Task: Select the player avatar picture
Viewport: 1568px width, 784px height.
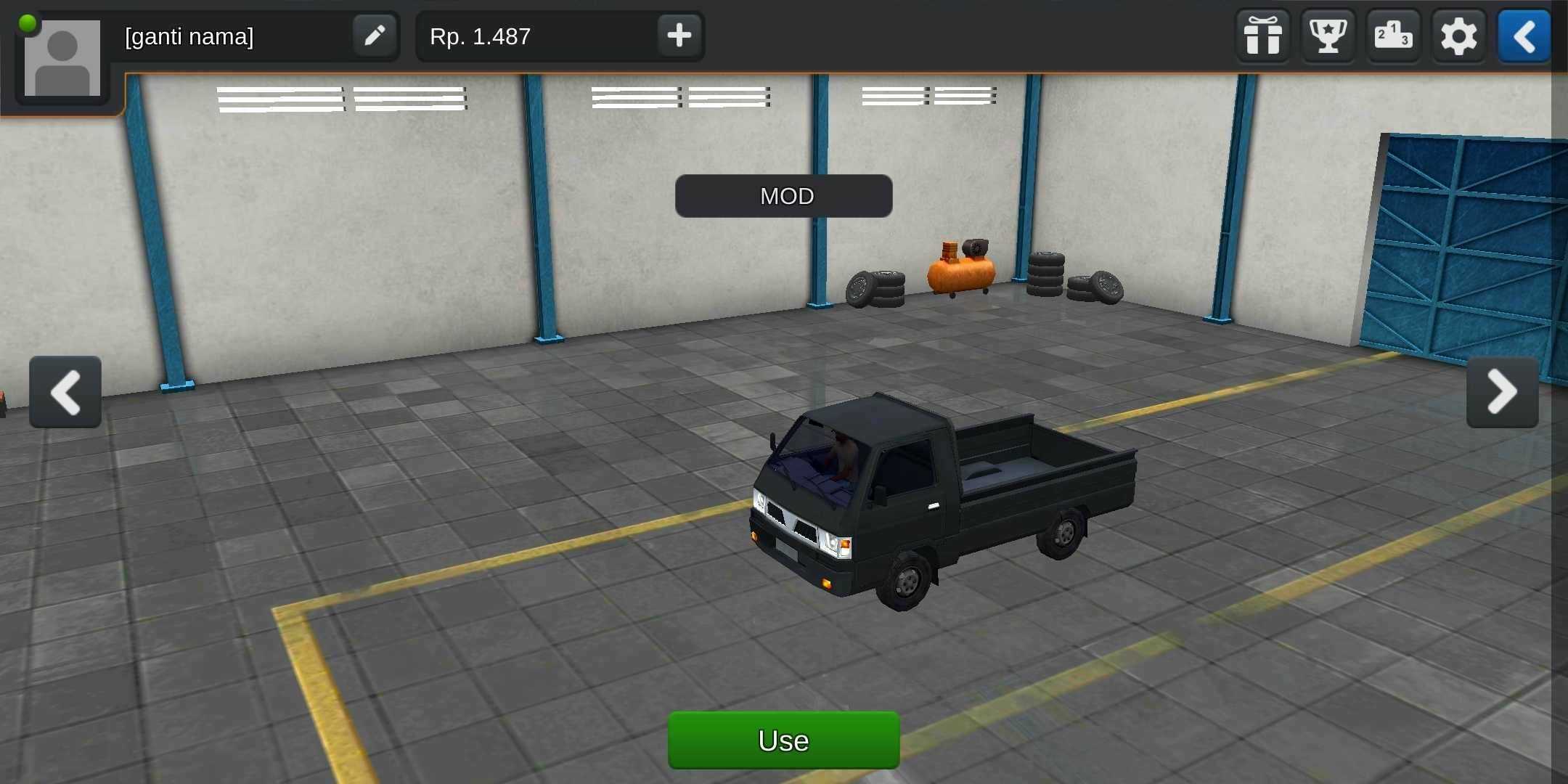Action: [x=62, y=58]
